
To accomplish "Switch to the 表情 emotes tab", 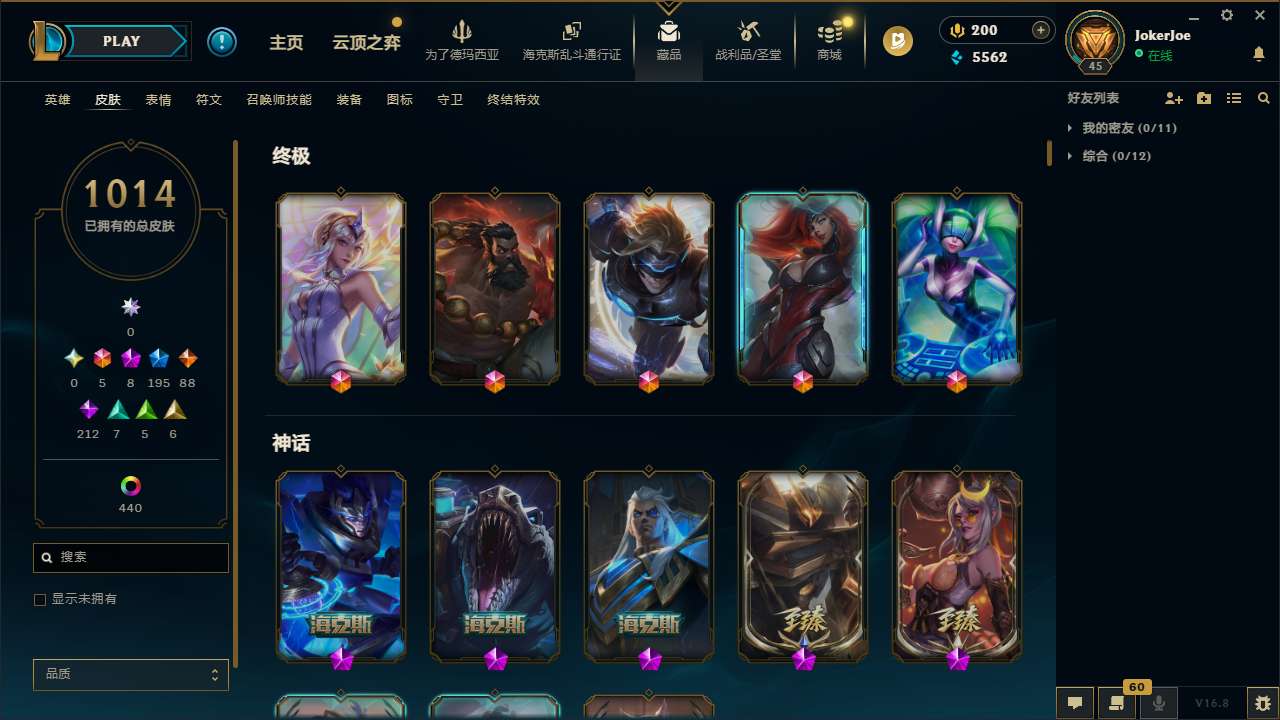I will pos(158,100).
